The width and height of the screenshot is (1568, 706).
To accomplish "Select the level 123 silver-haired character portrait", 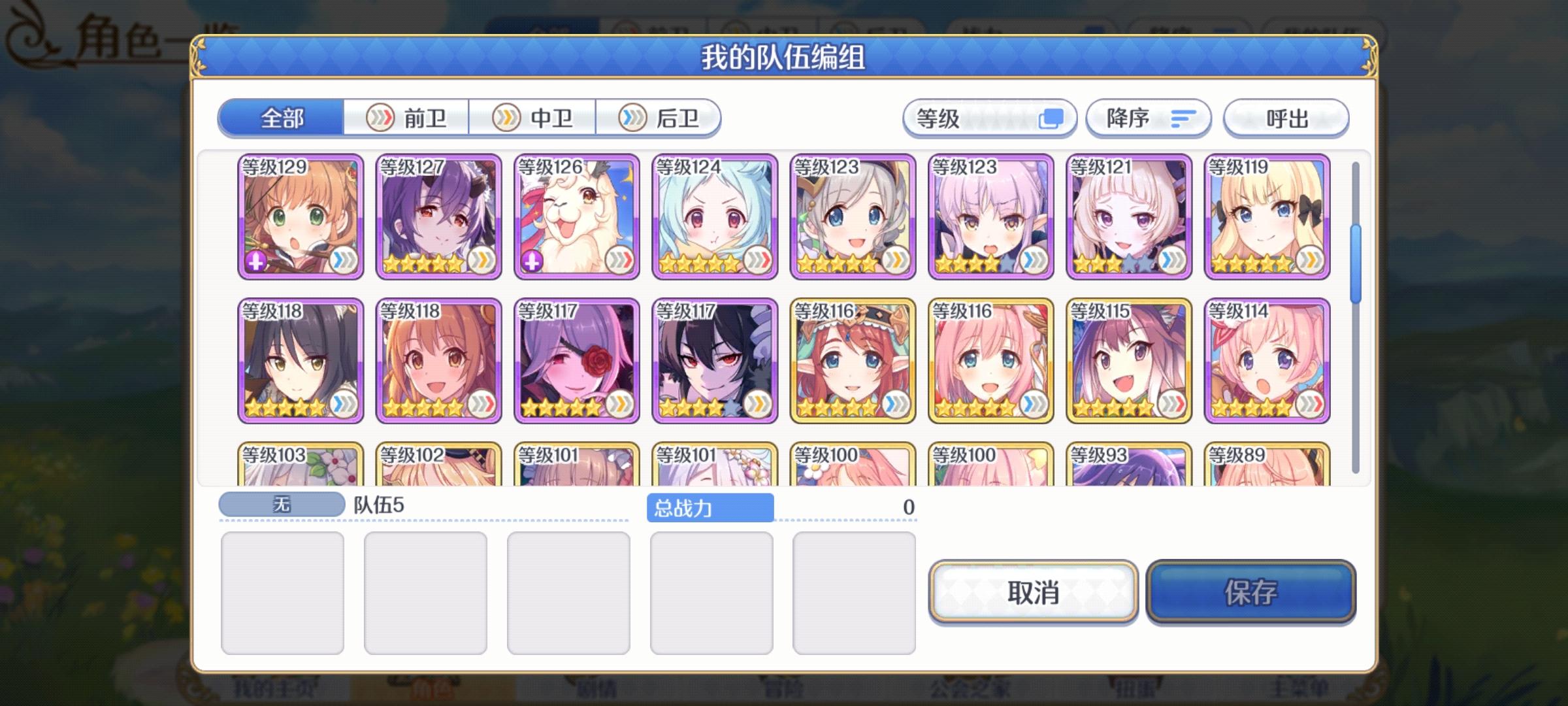I will click(853, 216).
